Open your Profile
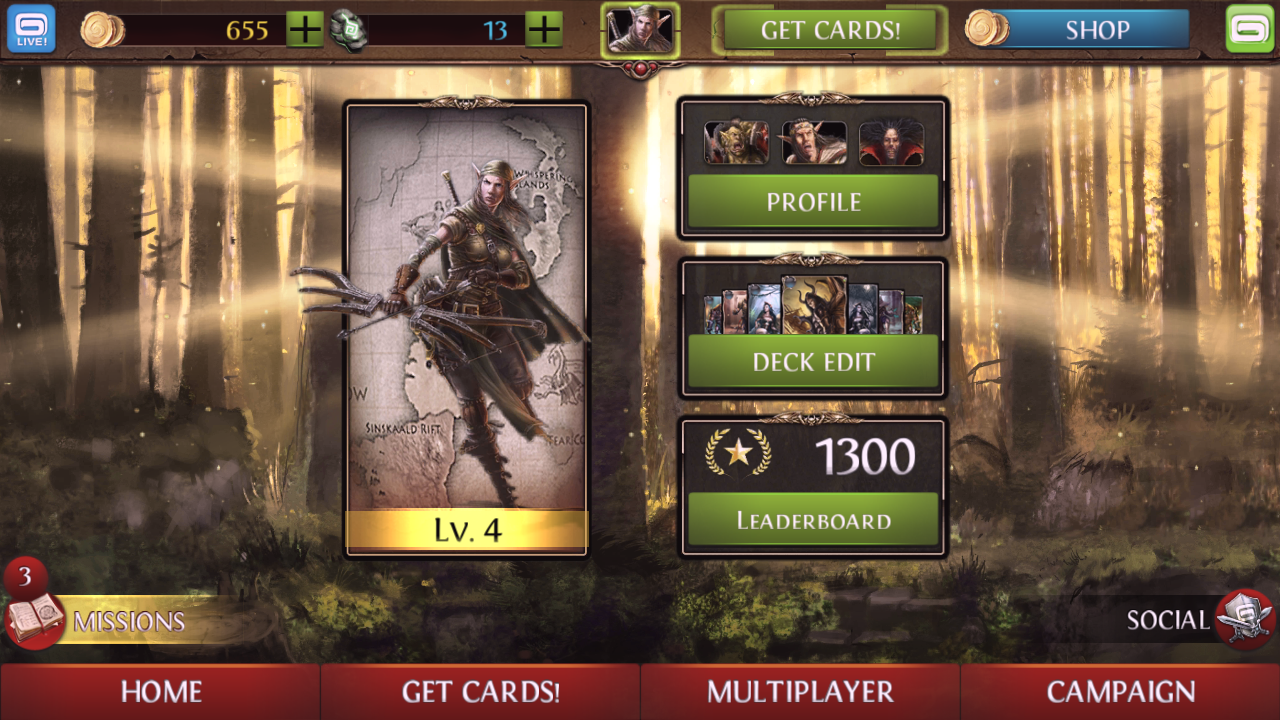The height and width of the screenshot is (720, 1280). (x=812, y=201)
